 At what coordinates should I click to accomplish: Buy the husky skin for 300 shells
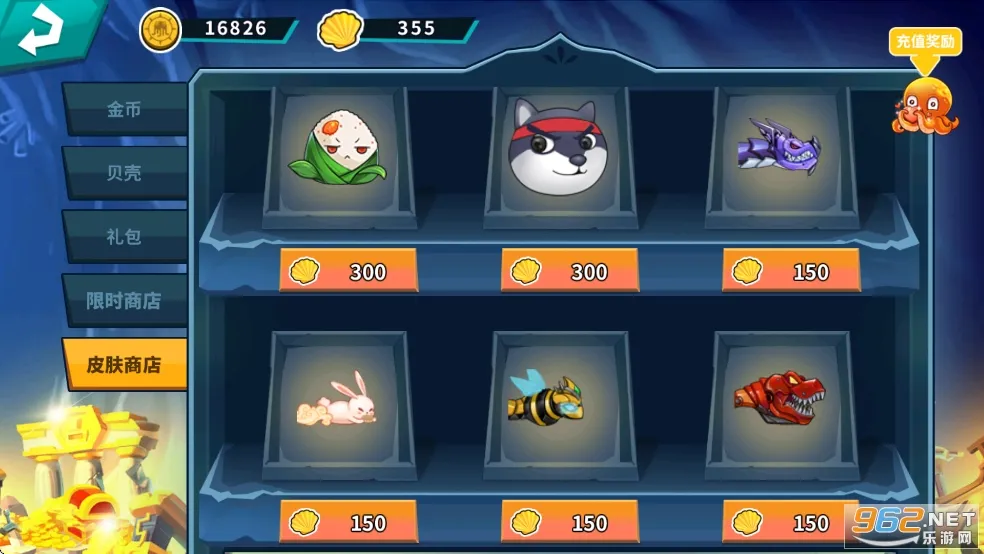click(569, 271)
